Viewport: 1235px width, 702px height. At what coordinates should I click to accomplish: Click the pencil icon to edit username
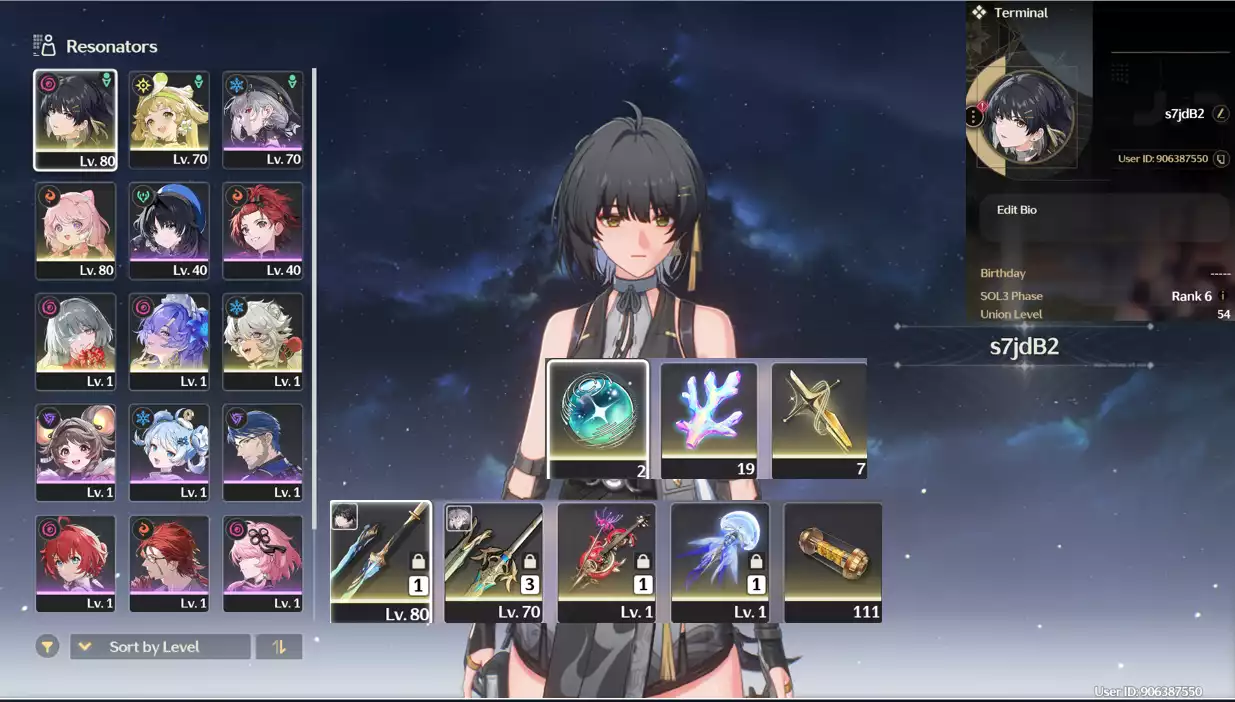[1220, 114]
